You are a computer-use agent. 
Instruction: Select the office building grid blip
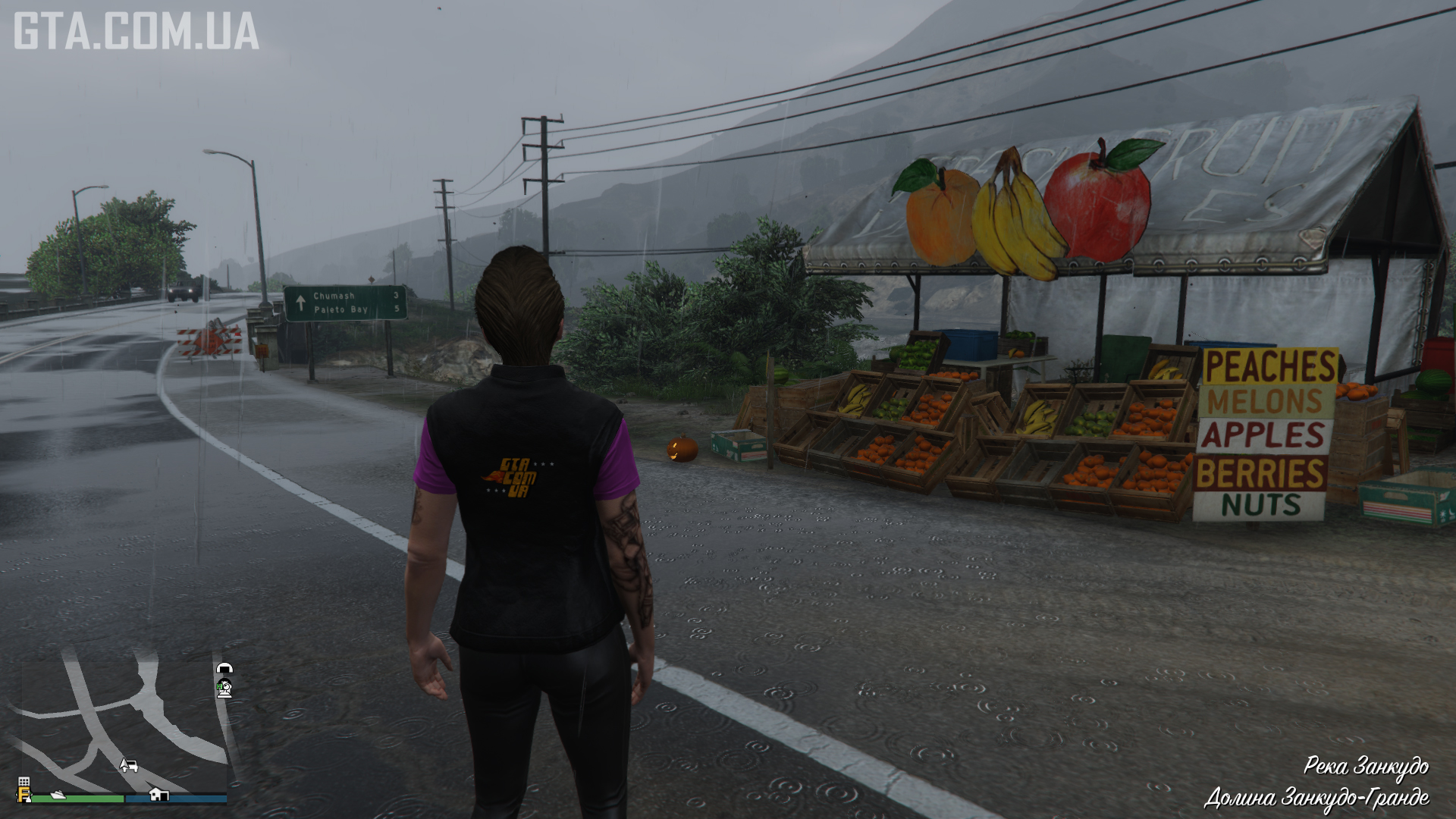(24, 782)
